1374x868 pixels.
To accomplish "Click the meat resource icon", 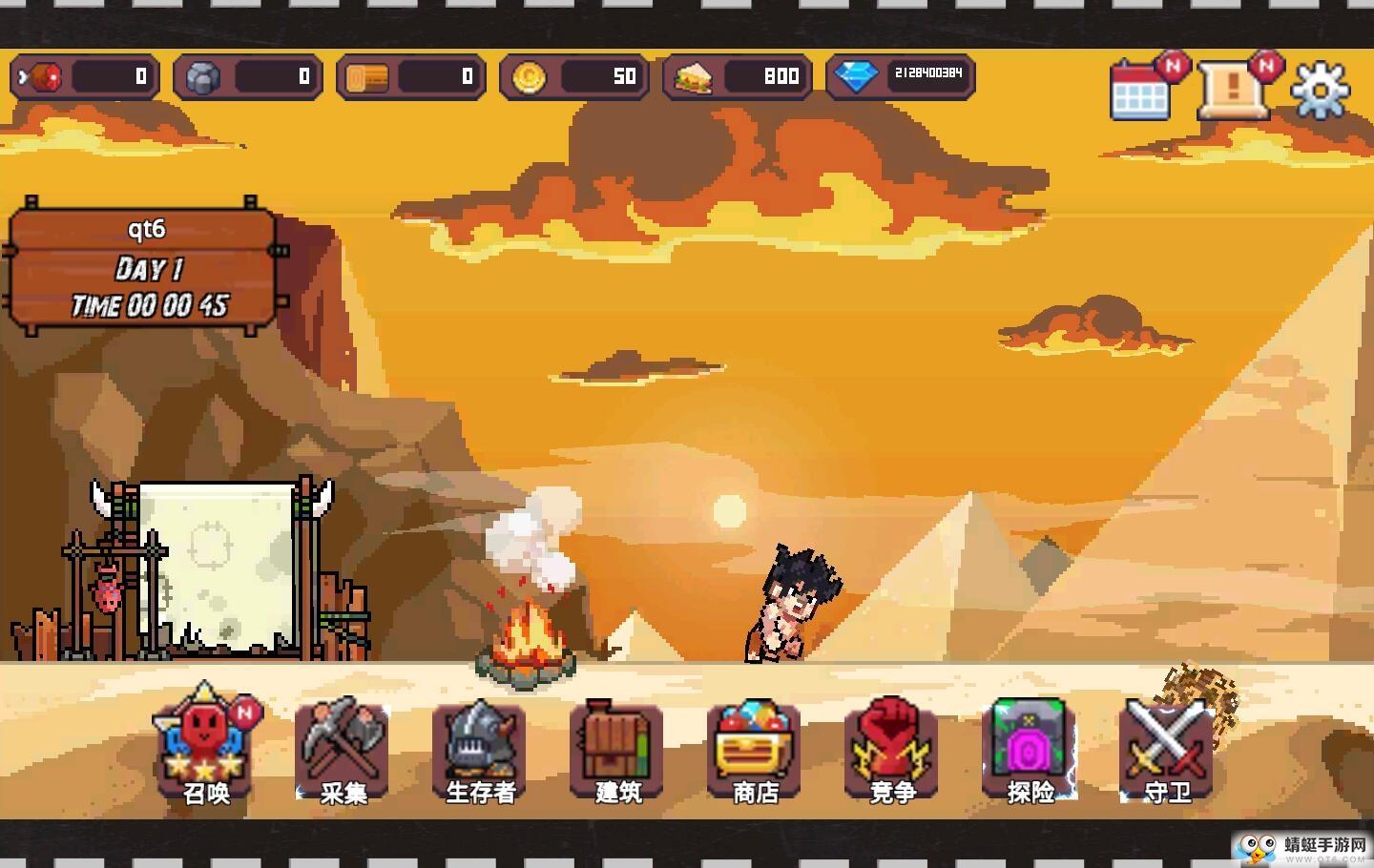I will pos(42,76).
